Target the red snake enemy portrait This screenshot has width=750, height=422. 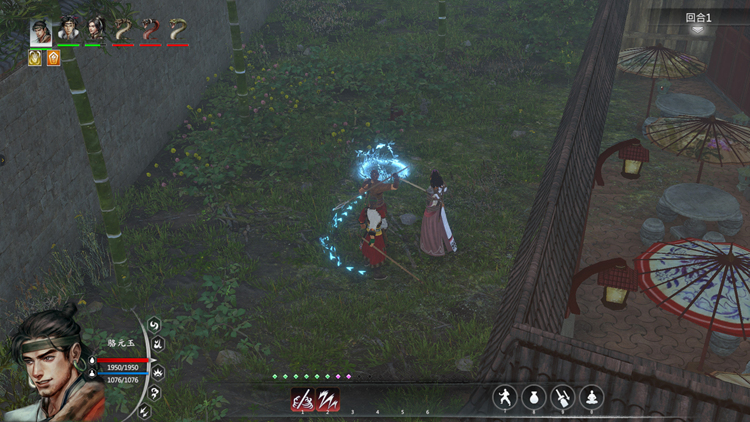(150, 29)
